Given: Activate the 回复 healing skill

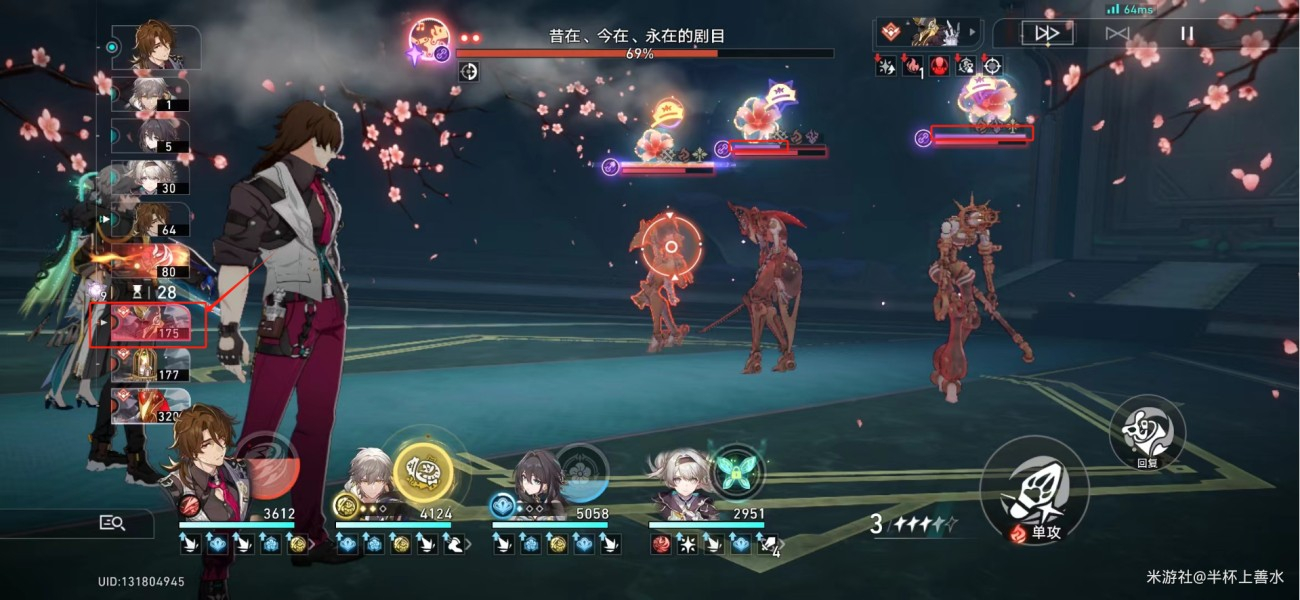Looking at the screenshot, I should (x=1147, y=431).
